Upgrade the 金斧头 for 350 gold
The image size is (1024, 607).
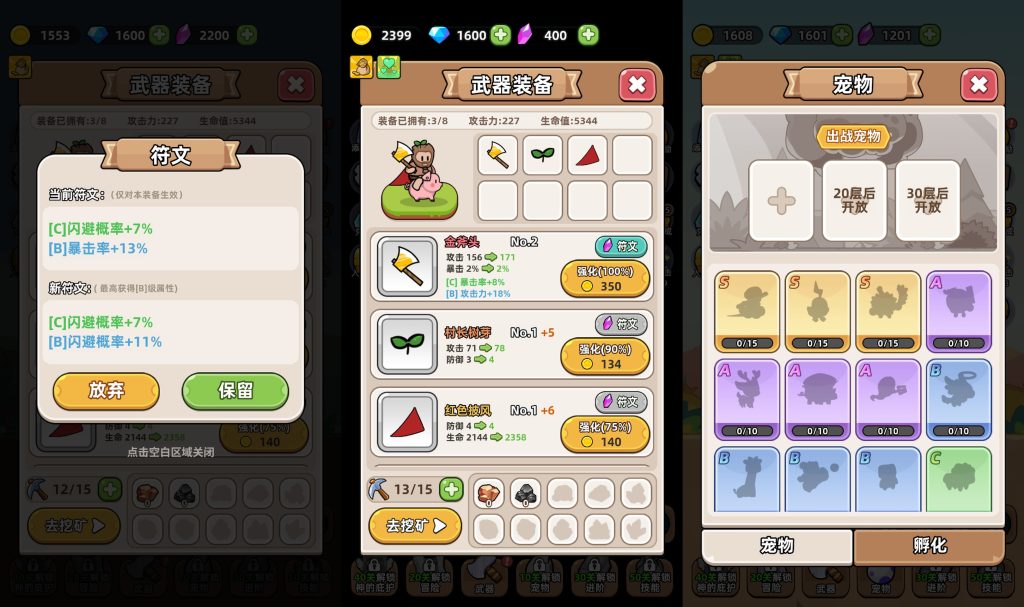coord(605,279)
